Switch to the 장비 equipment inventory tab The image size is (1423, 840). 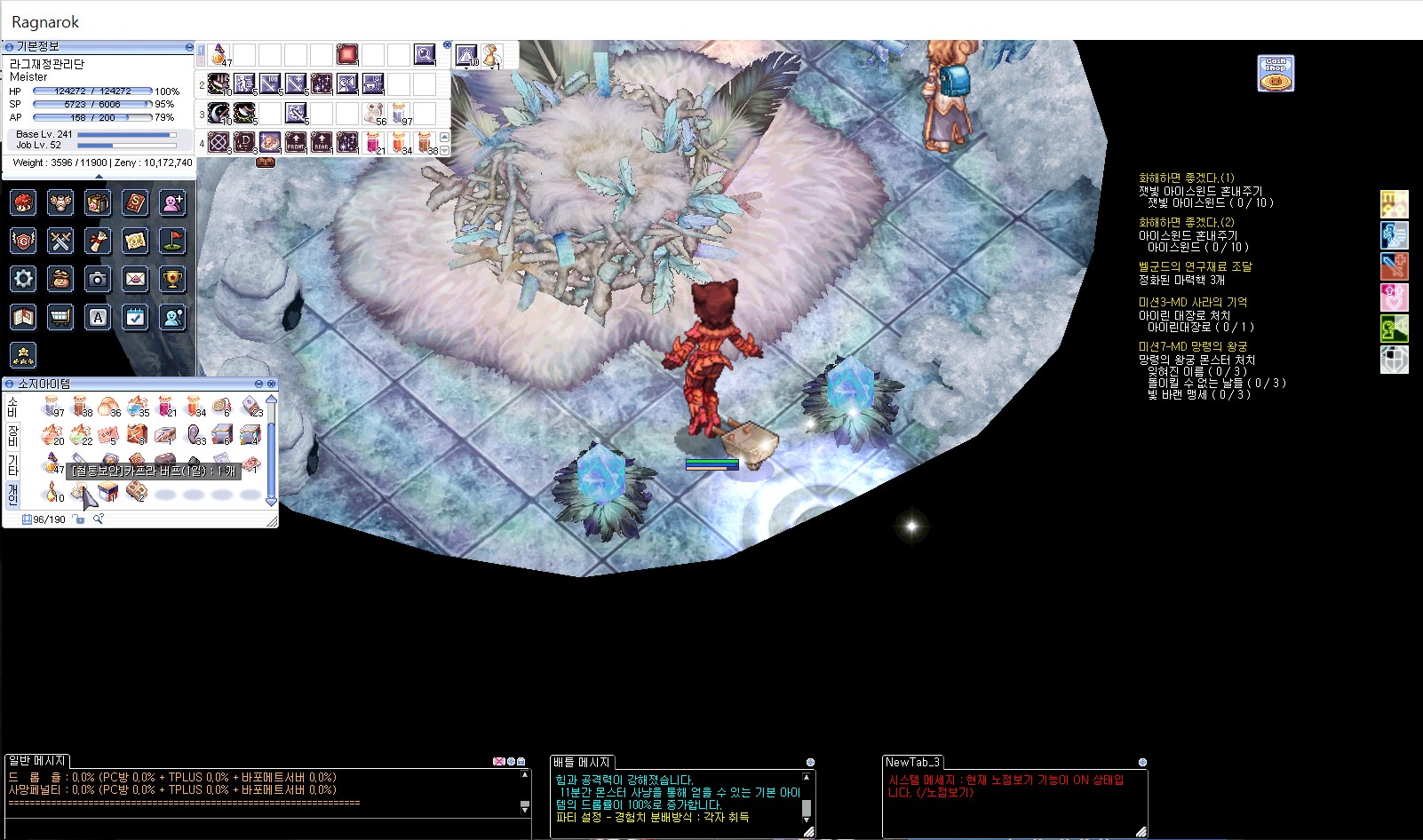tap(12, 436)
